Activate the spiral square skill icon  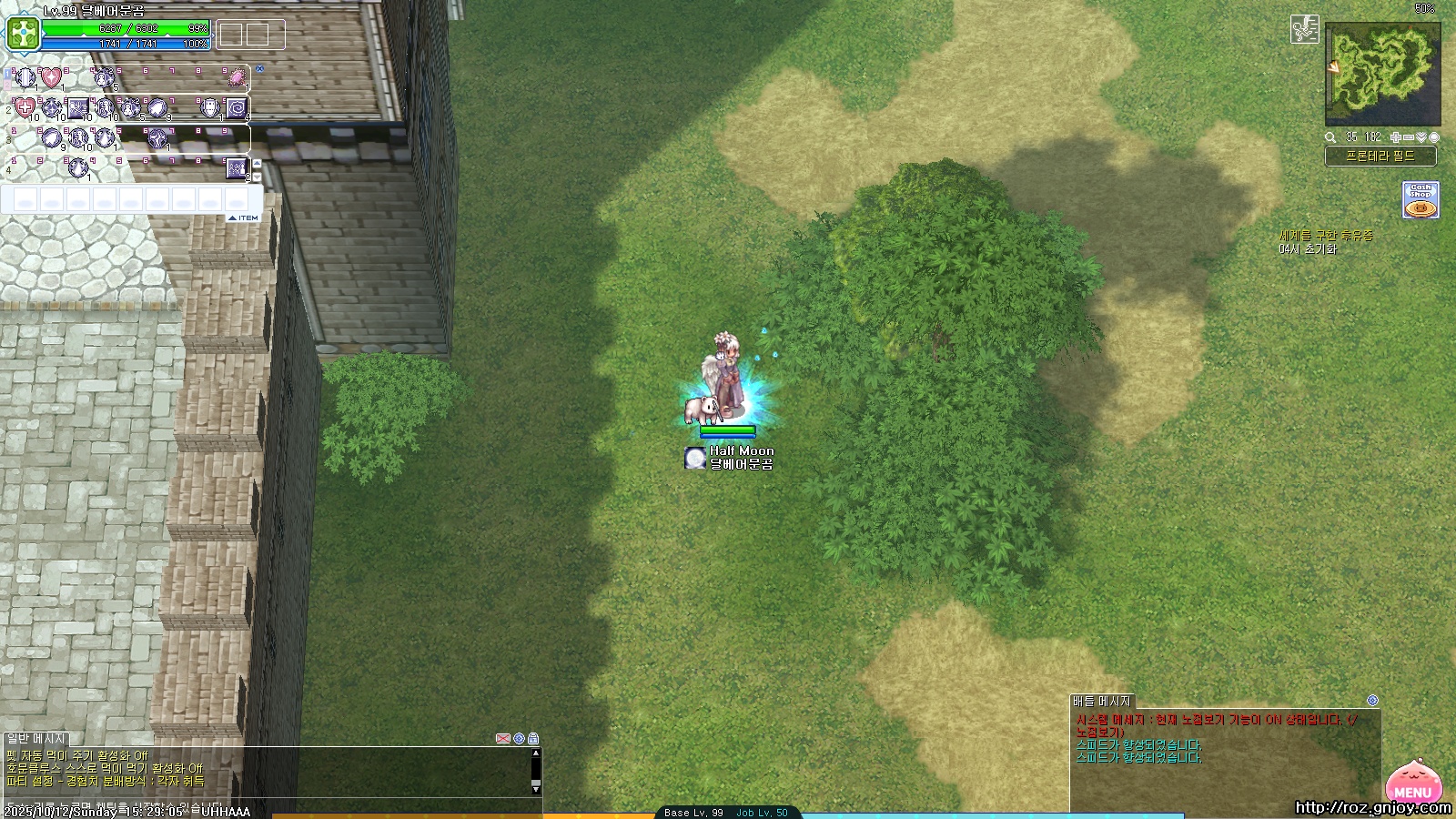pyautogui.click(x=237, y=108)
